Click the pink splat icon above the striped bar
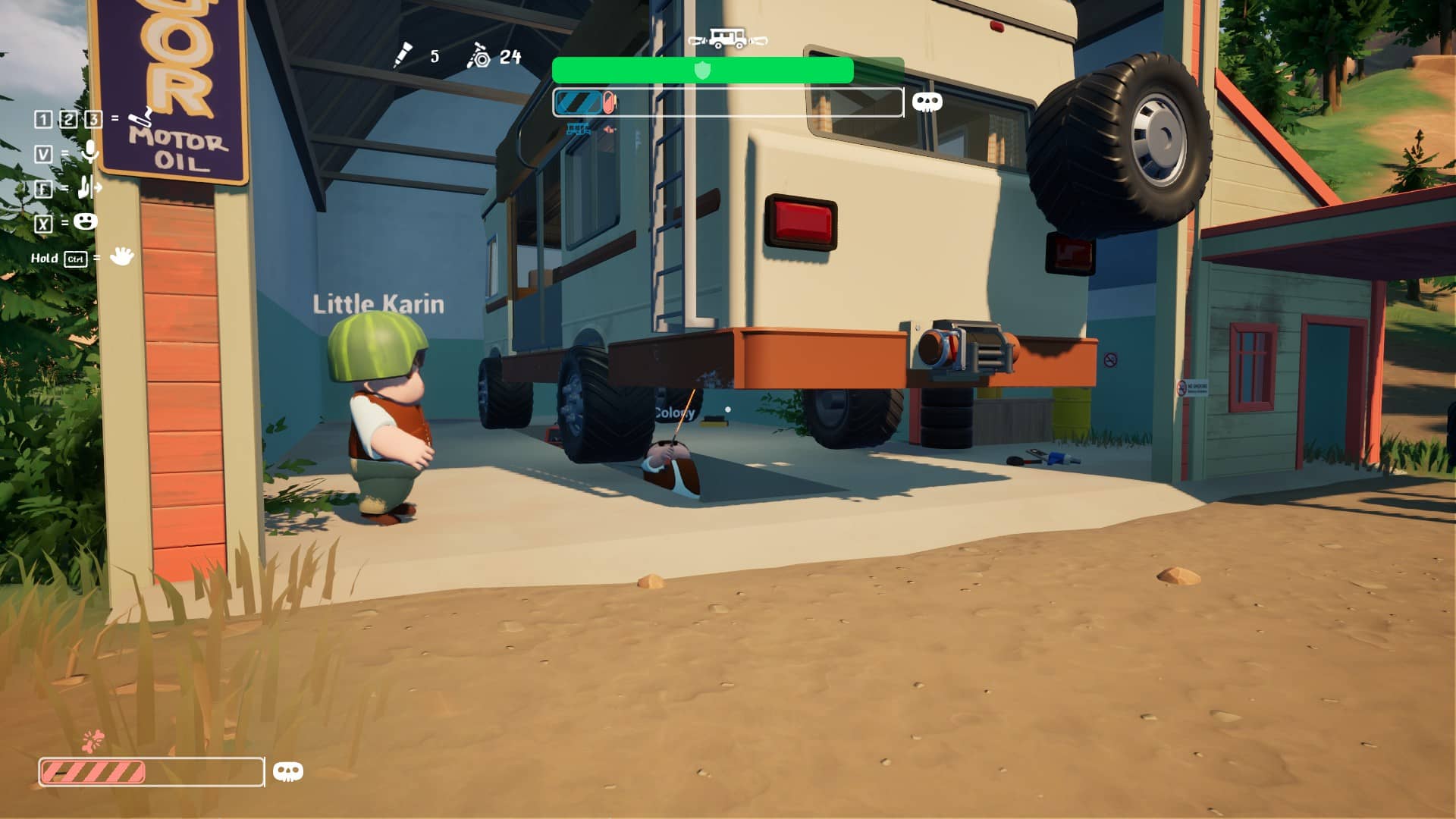 93,740
